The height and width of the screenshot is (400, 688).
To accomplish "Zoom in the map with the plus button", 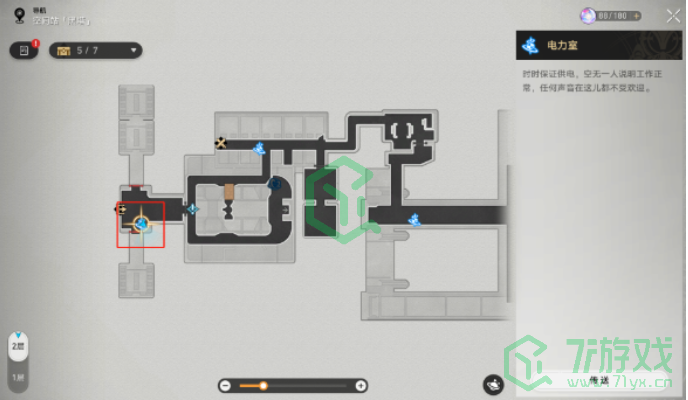I will pyautogui.click(x=361, y=385).
